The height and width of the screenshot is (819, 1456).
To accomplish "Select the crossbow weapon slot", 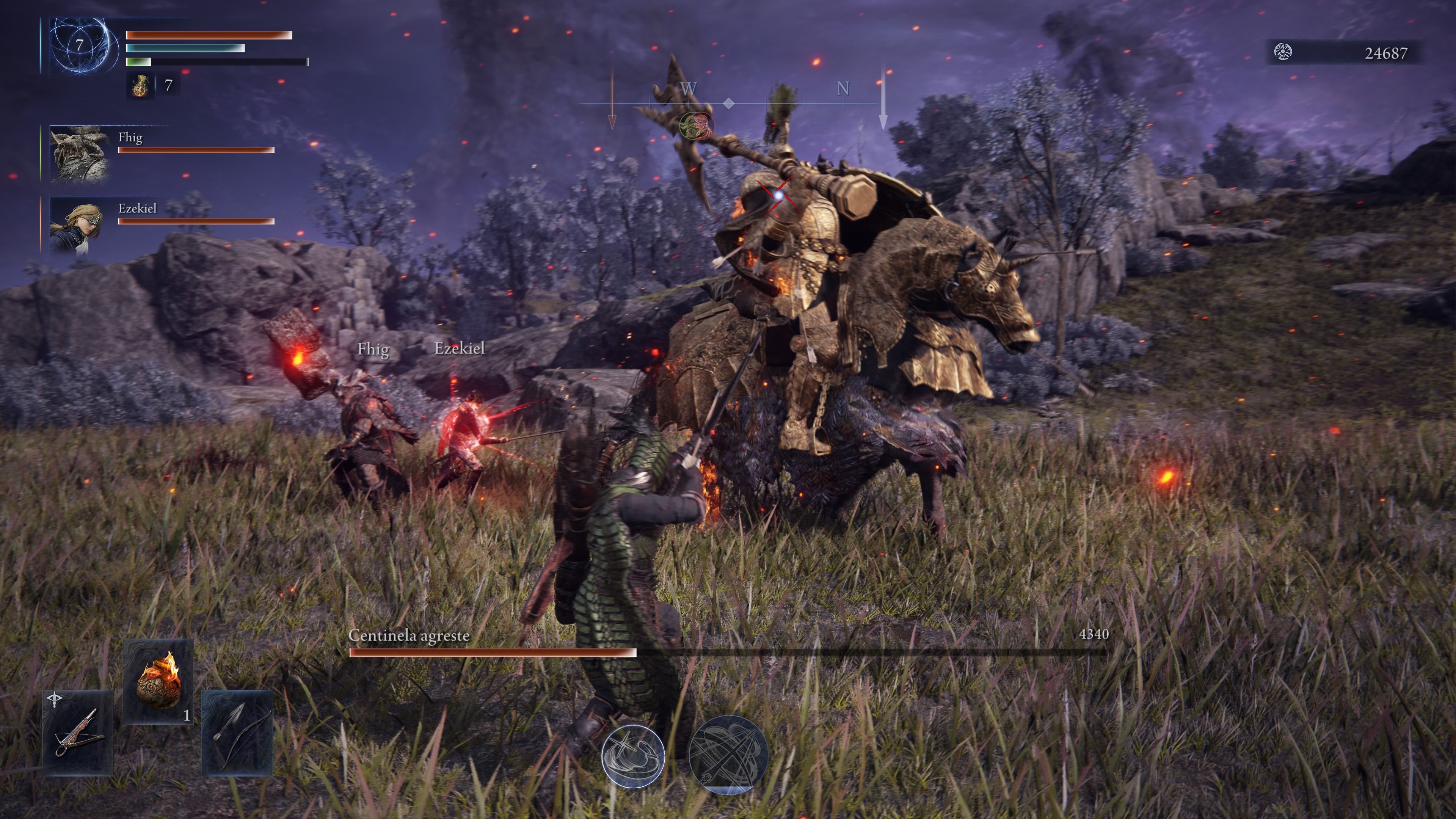I will [78, 733].
